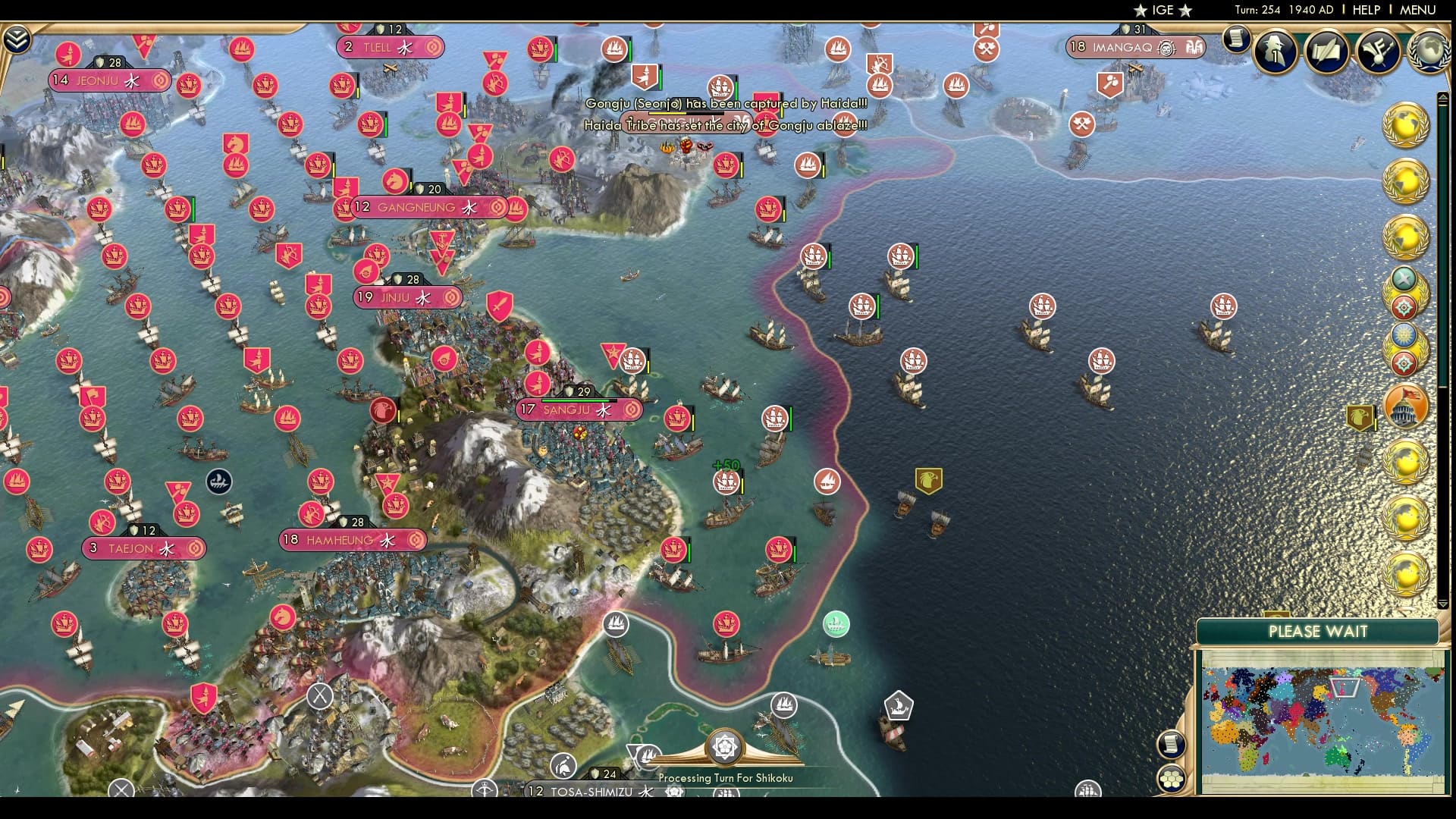Image resolution: width=1456 pixels, height=819 pixels.
Task: Click the scroll log icon beside the minimap
Action: pyautogui.click(x=1172, y=744)
